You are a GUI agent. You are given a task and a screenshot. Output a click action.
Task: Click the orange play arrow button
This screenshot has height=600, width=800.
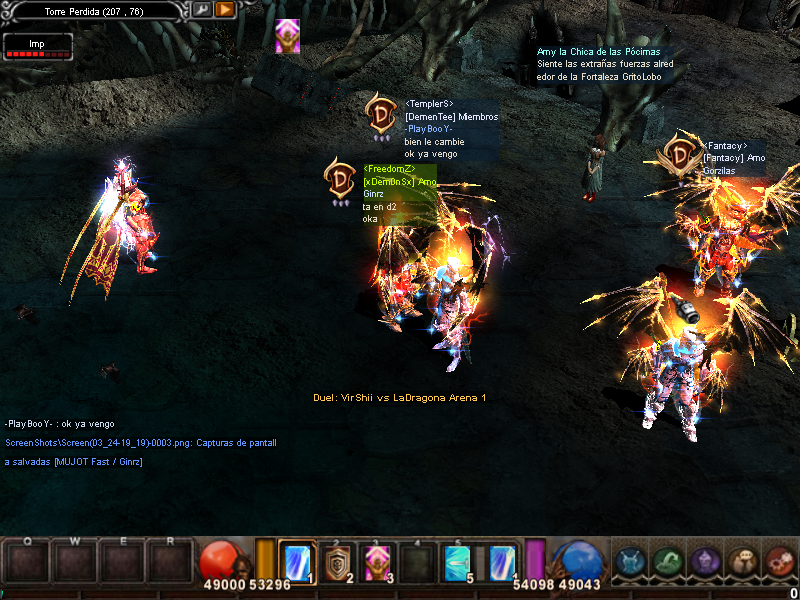(225, 10)
